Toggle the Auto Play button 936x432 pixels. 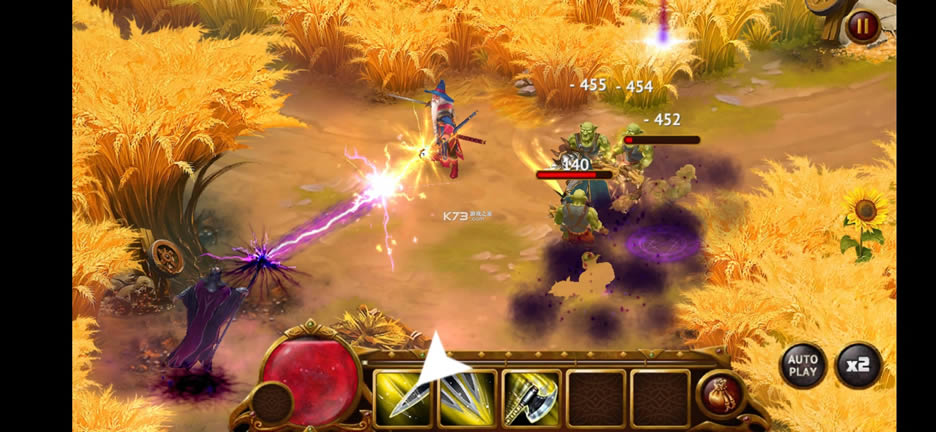[x=802, y=365]
